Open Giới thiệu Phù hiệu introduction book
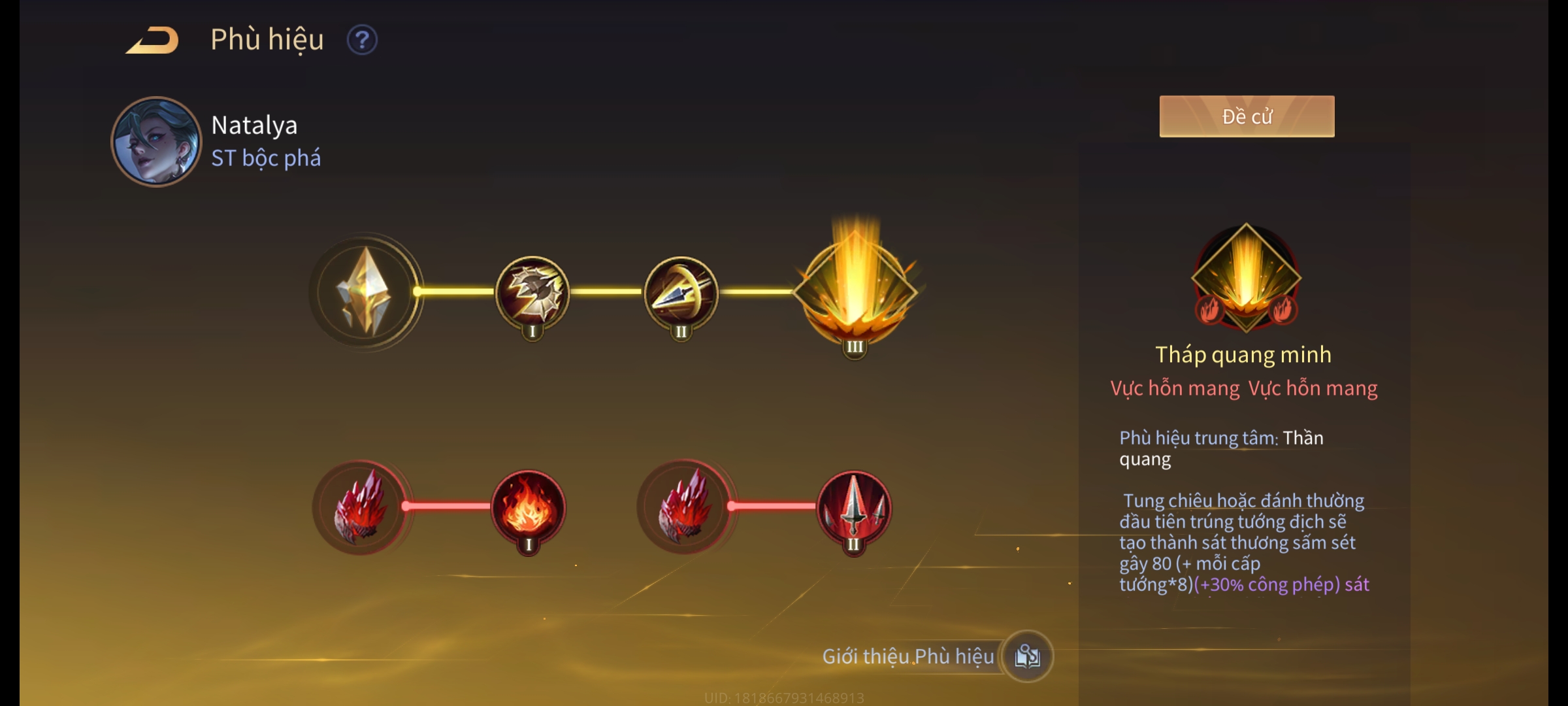Viewport: 1568px width, 706px height. (1027, 656)
